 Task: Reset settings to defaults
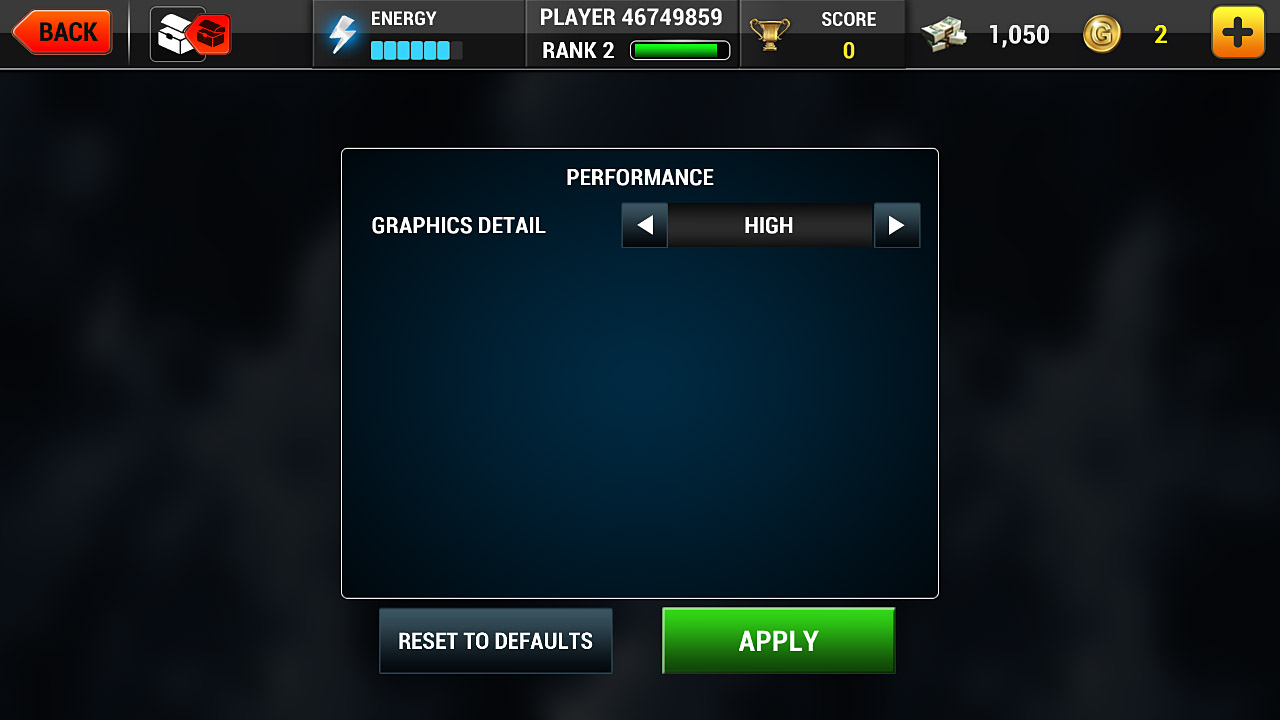tap(495, 641)
